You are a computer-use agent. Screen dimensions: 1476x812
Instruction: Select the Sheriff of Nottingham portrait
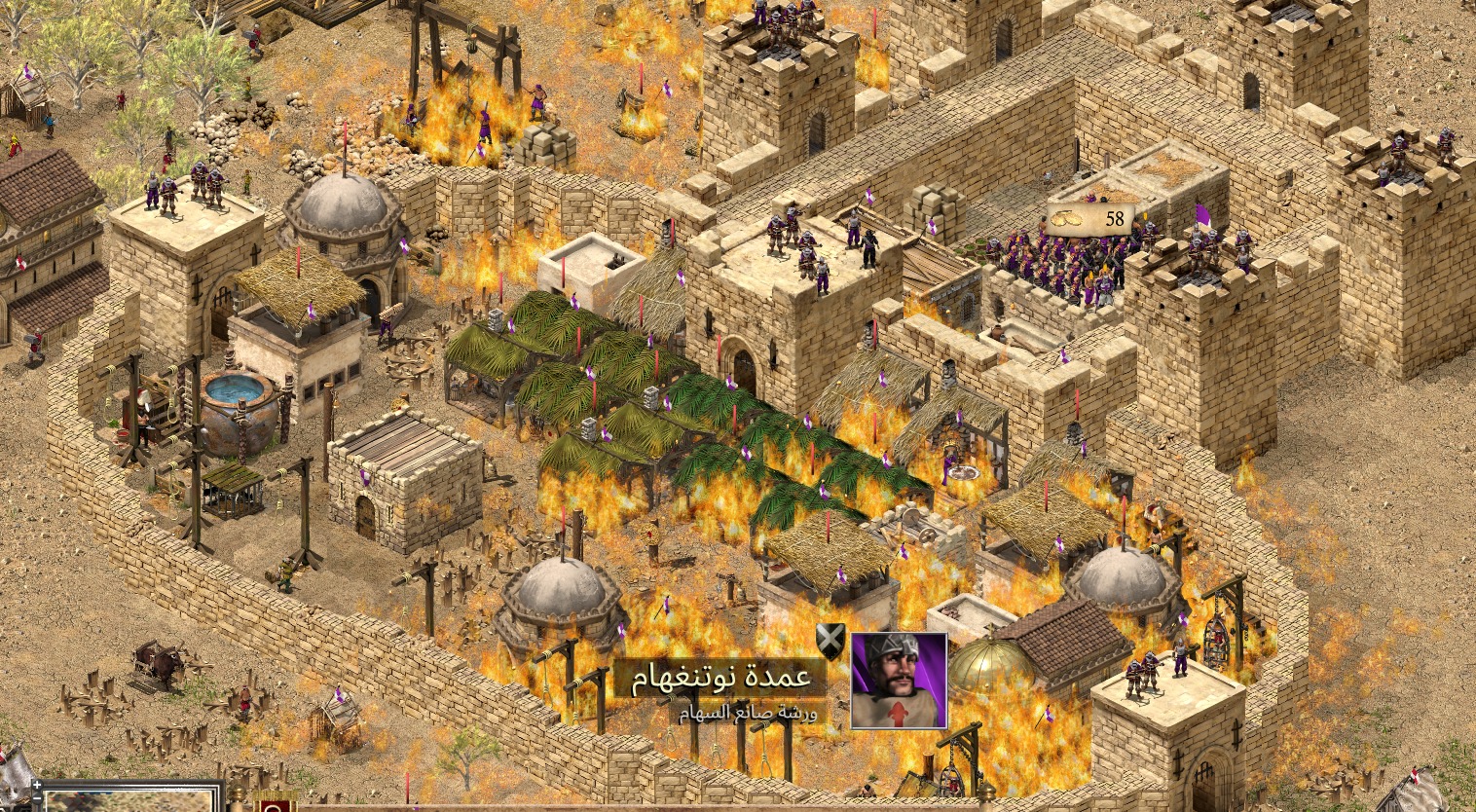(899, 680)
